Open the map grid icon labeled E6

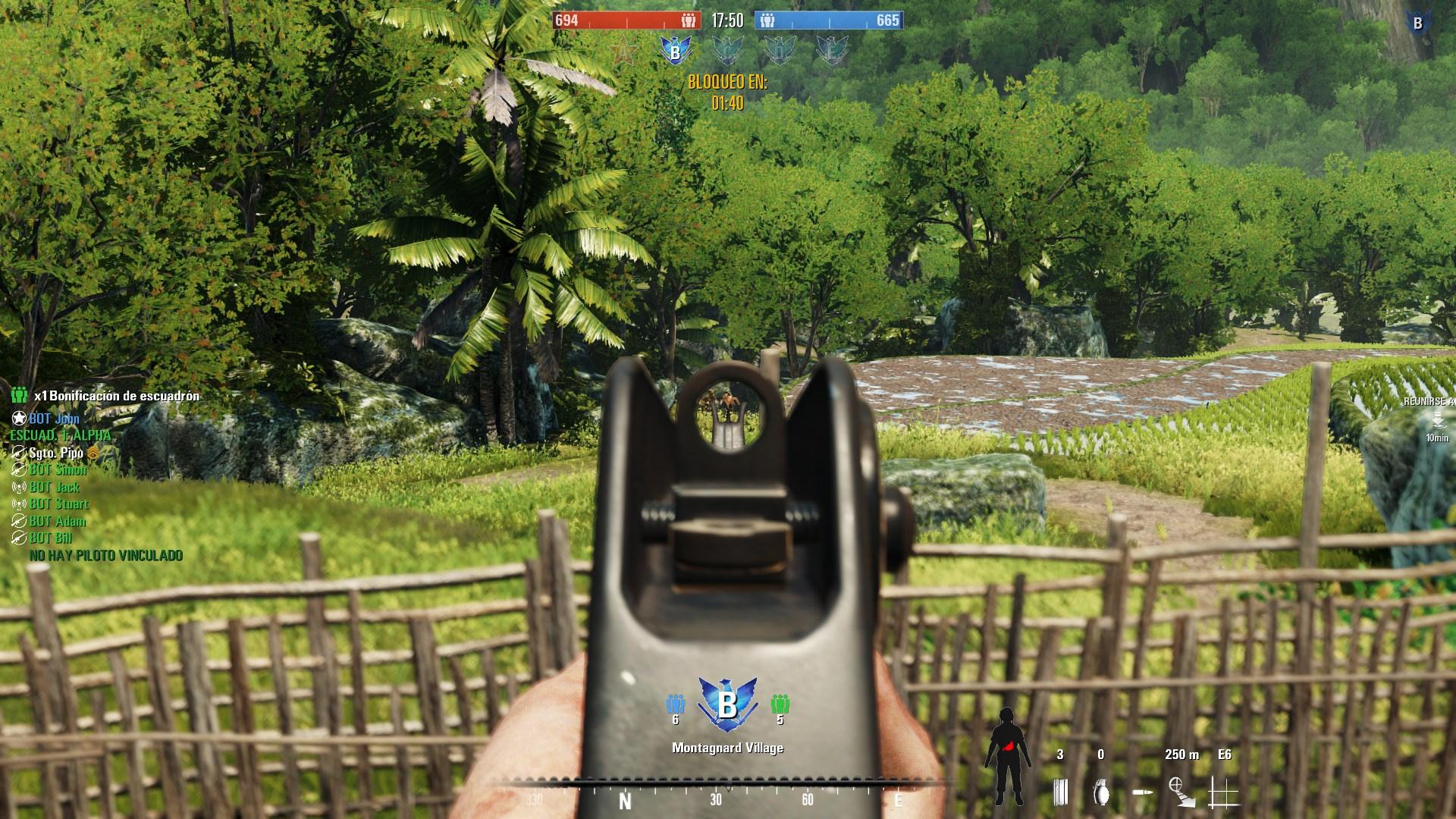(x=1223, y=792)
